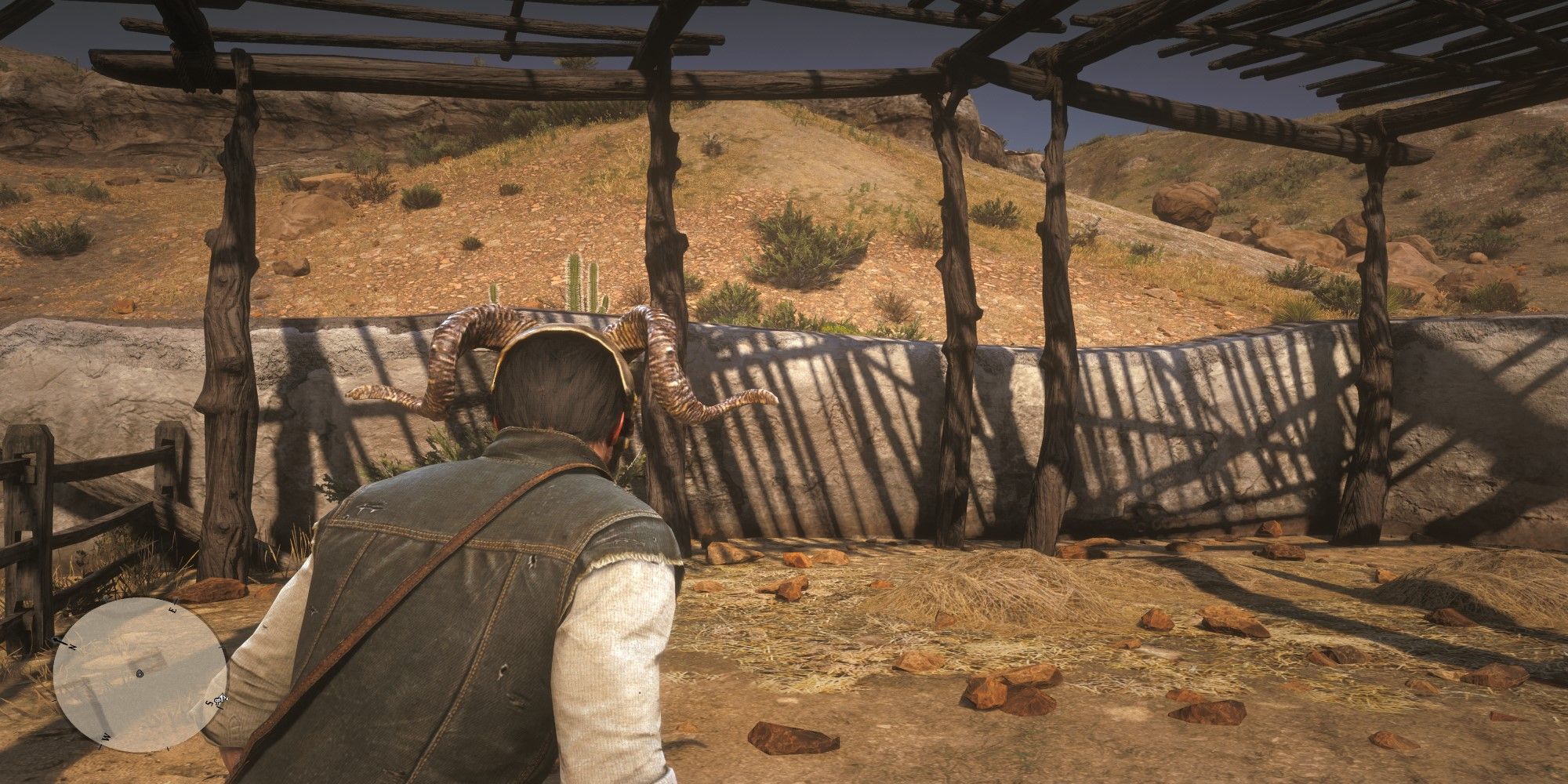Select the north indicator on the compass radar
Screen dimensions: 1568x784
pyautogui.click(x=73, y=645)
